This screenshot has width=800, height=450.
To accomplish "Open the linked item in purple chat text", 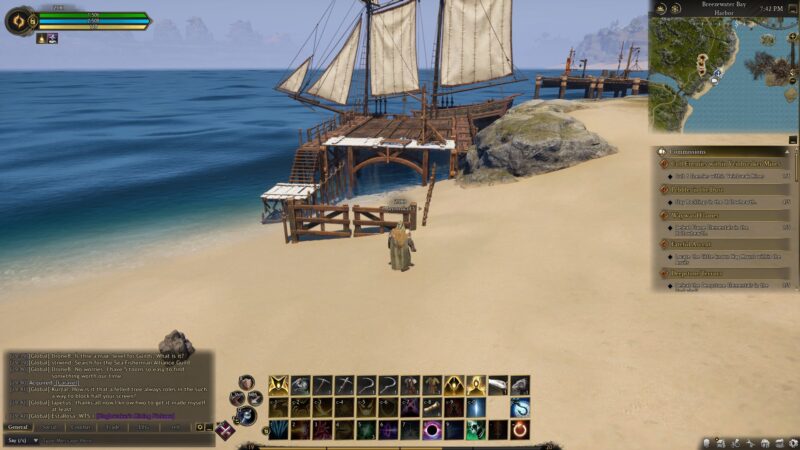I will (135, 415).
